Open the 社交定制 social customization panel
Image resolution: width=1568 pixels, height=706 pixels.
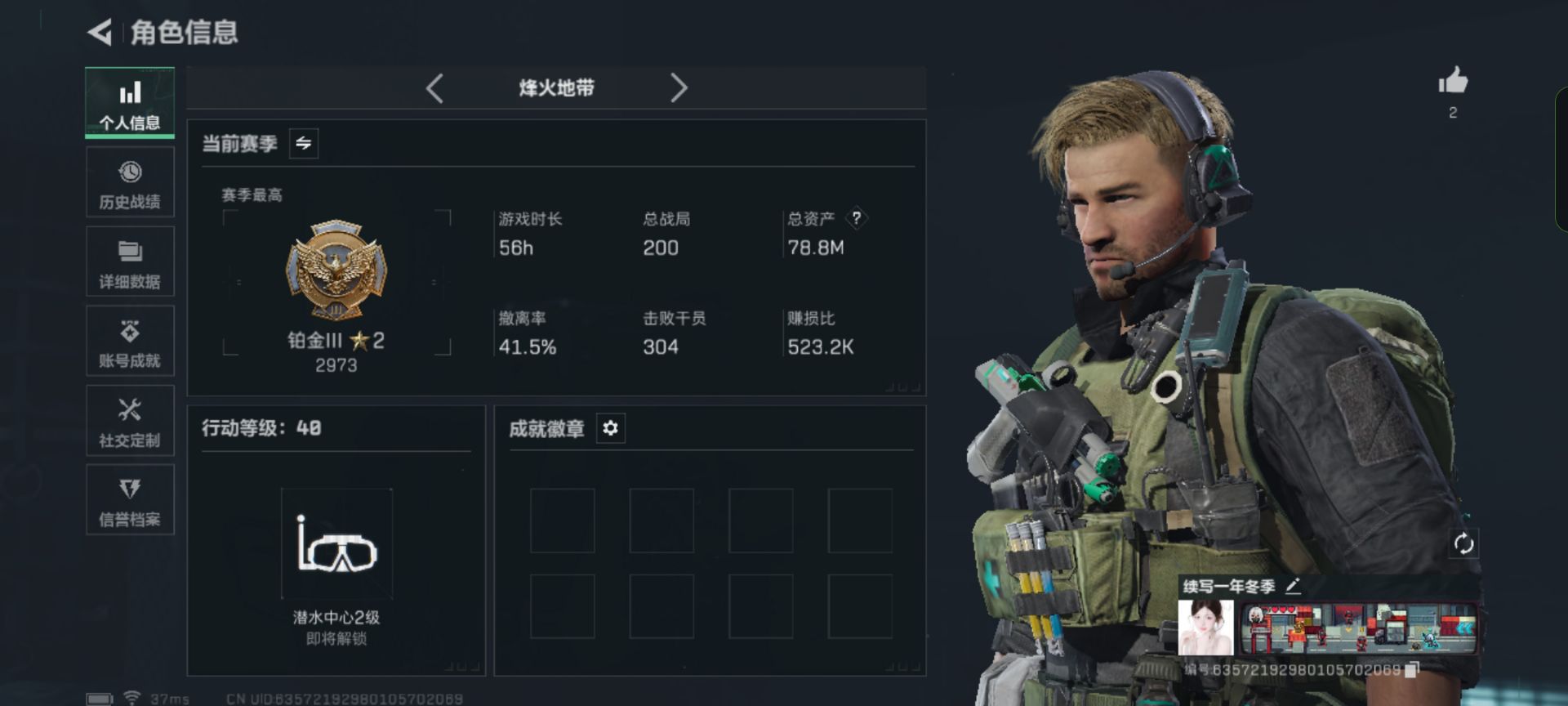click(x=130, y=420)
